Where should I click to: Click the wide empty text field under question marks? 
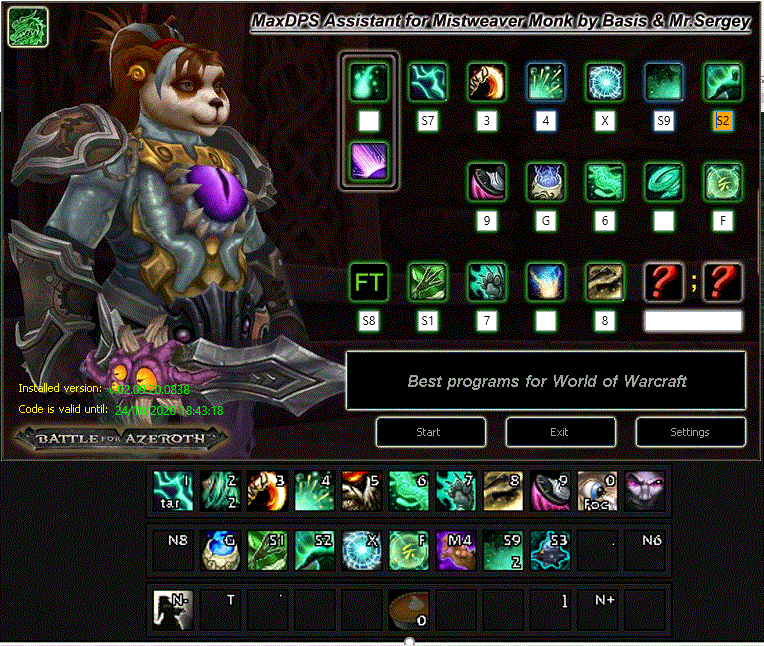(x=693, y=321)
